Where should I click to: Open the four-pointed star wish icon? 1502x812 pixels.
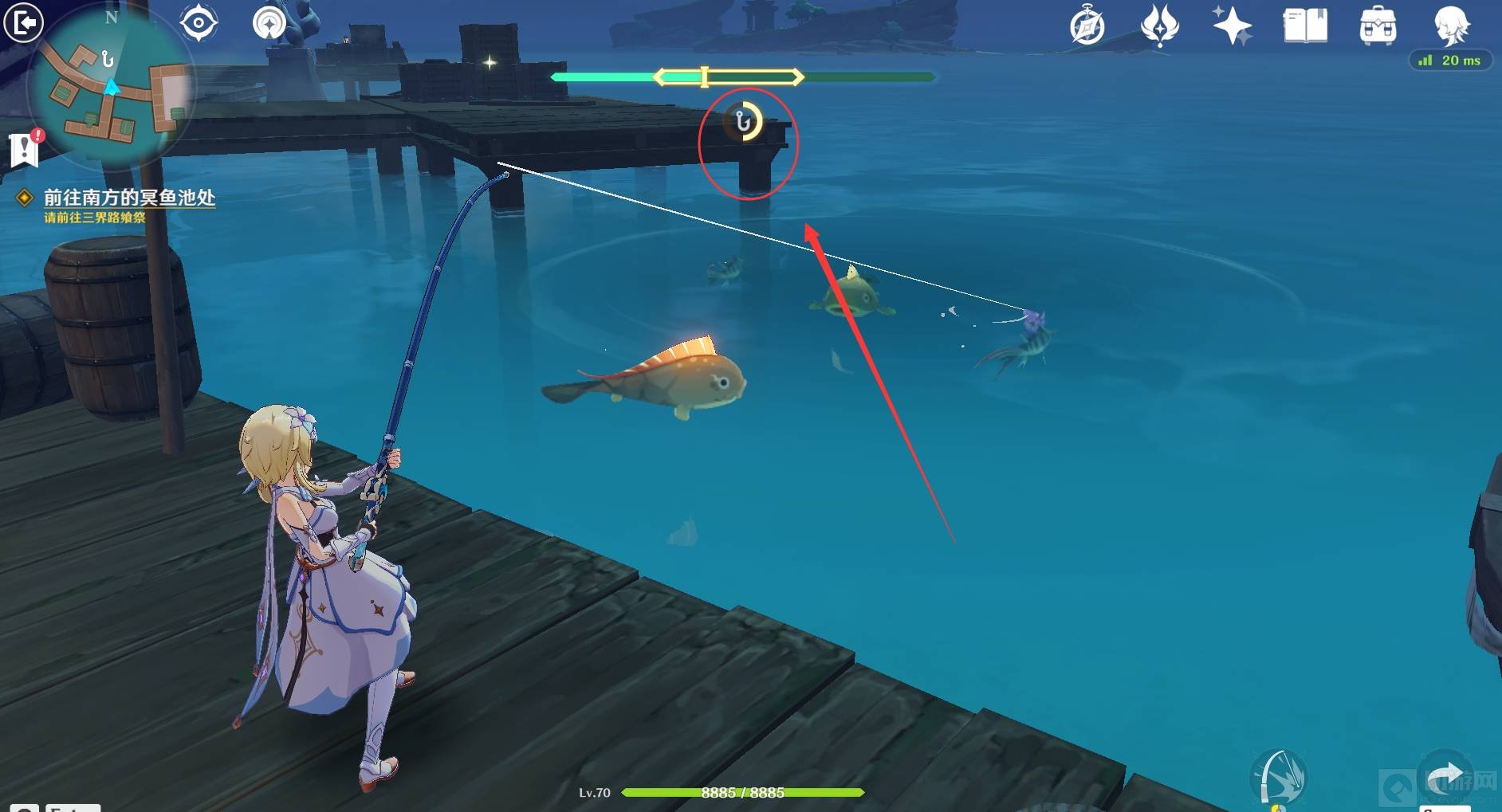point(1232,25)
